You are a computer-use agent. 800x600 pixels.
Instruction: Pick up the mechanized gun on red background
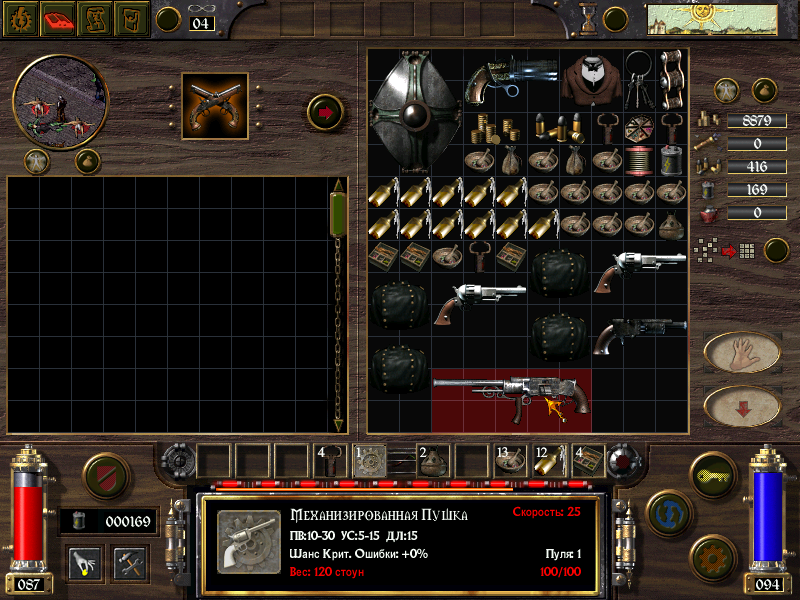click(510, 398)
